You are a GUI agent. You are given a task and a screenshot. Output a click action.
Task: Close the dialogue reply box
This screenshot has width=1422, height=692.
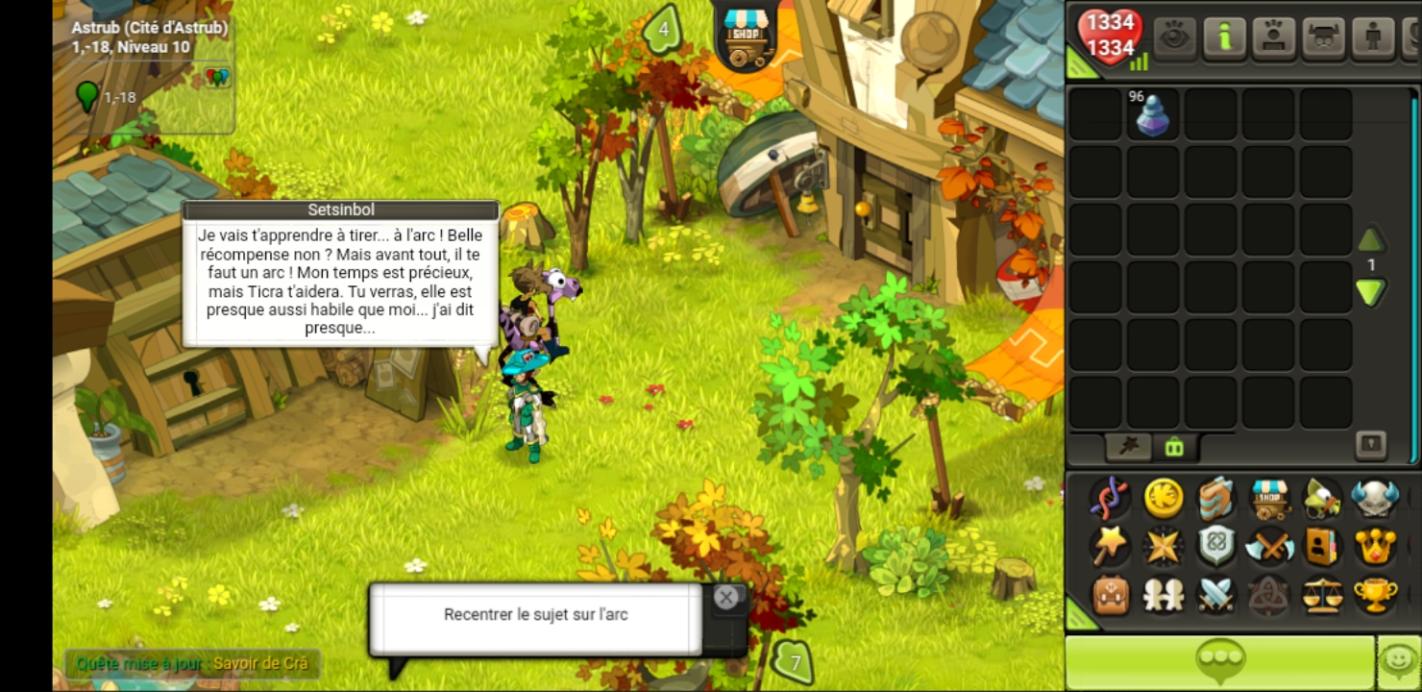[726, 598]
